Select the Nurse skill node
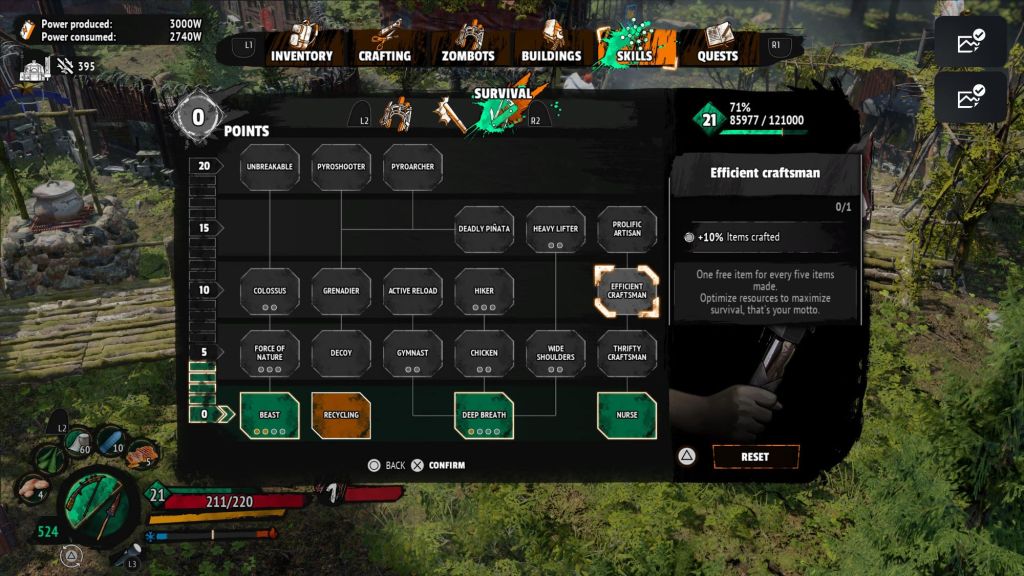1024x576 pixels. (627, 415)
